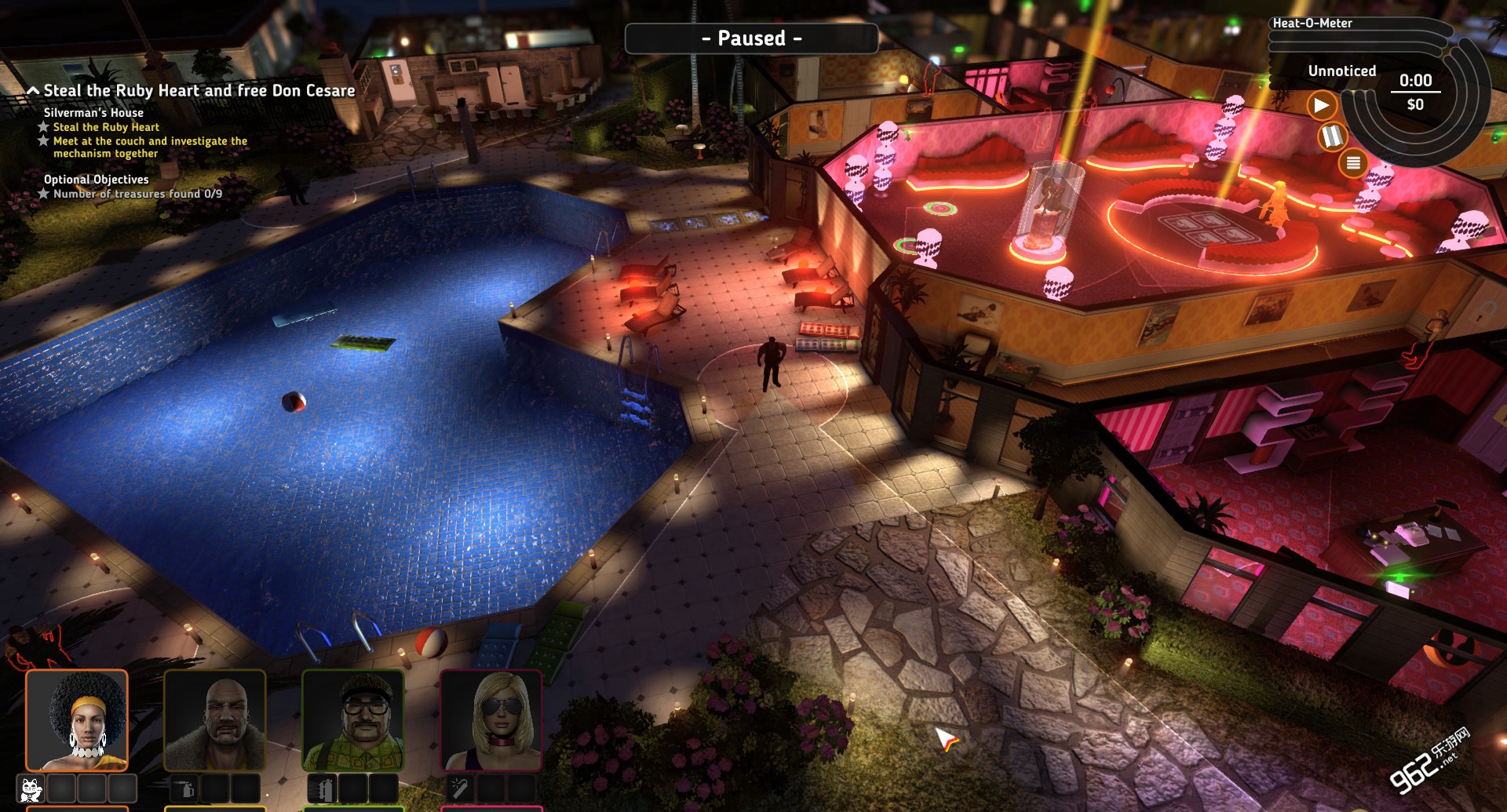Viewport: 1507px width, 812px height.
Task: Select the afro woman character portrait
Action: pyautogui.click(x=77, y=720)
